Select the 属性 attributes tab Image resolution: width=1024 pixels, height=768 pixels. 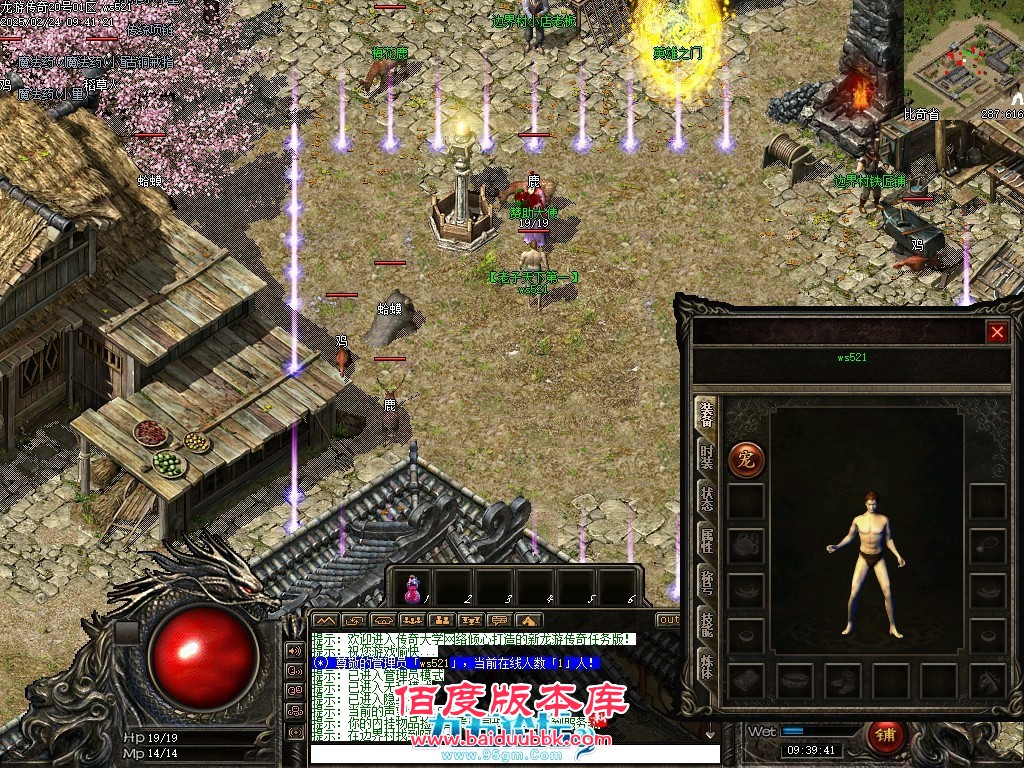pyautogui.click(x=706, y=541)
